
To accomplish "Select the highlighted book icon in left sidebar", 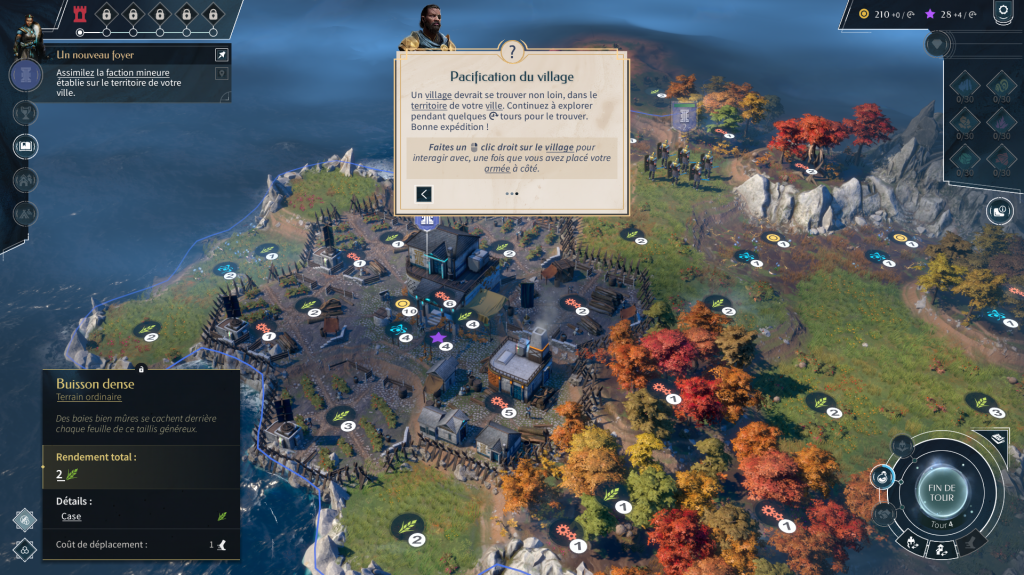I will [x=26, y=146].
